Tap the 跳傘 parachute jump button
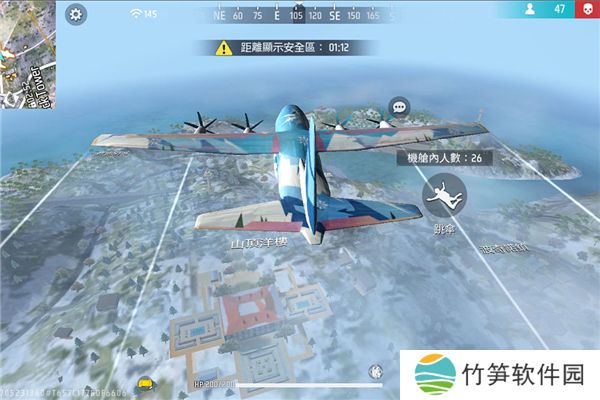 pos(439,194)
